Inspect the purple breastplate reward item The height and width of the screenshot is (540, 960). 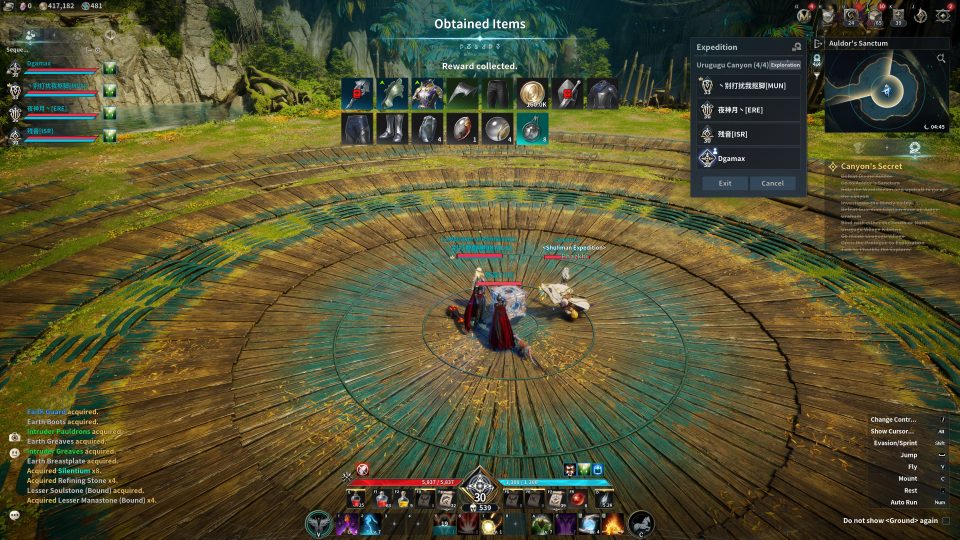pos(427,94)
